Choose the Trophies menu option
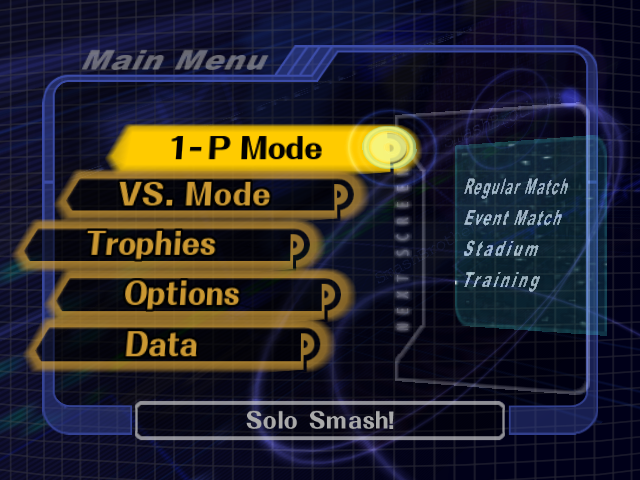640x480 pixels. 152,244
